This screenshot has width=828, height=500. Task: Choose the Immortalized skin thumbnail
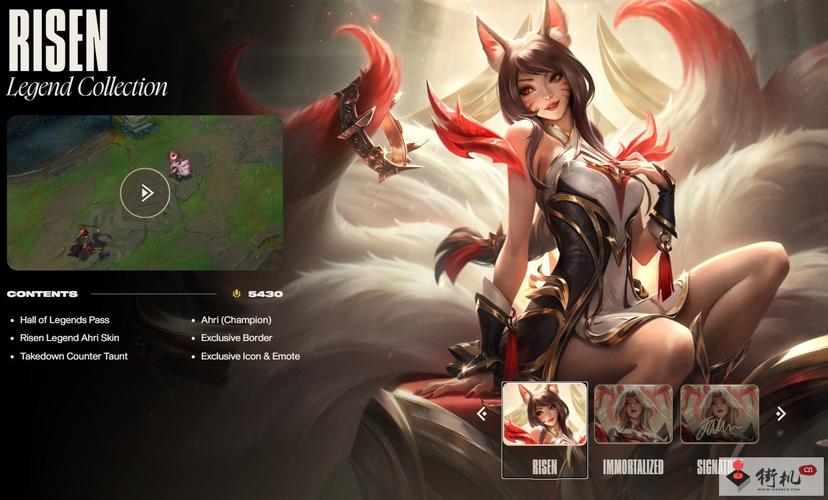pyautogui.click(x=634, y=414)
